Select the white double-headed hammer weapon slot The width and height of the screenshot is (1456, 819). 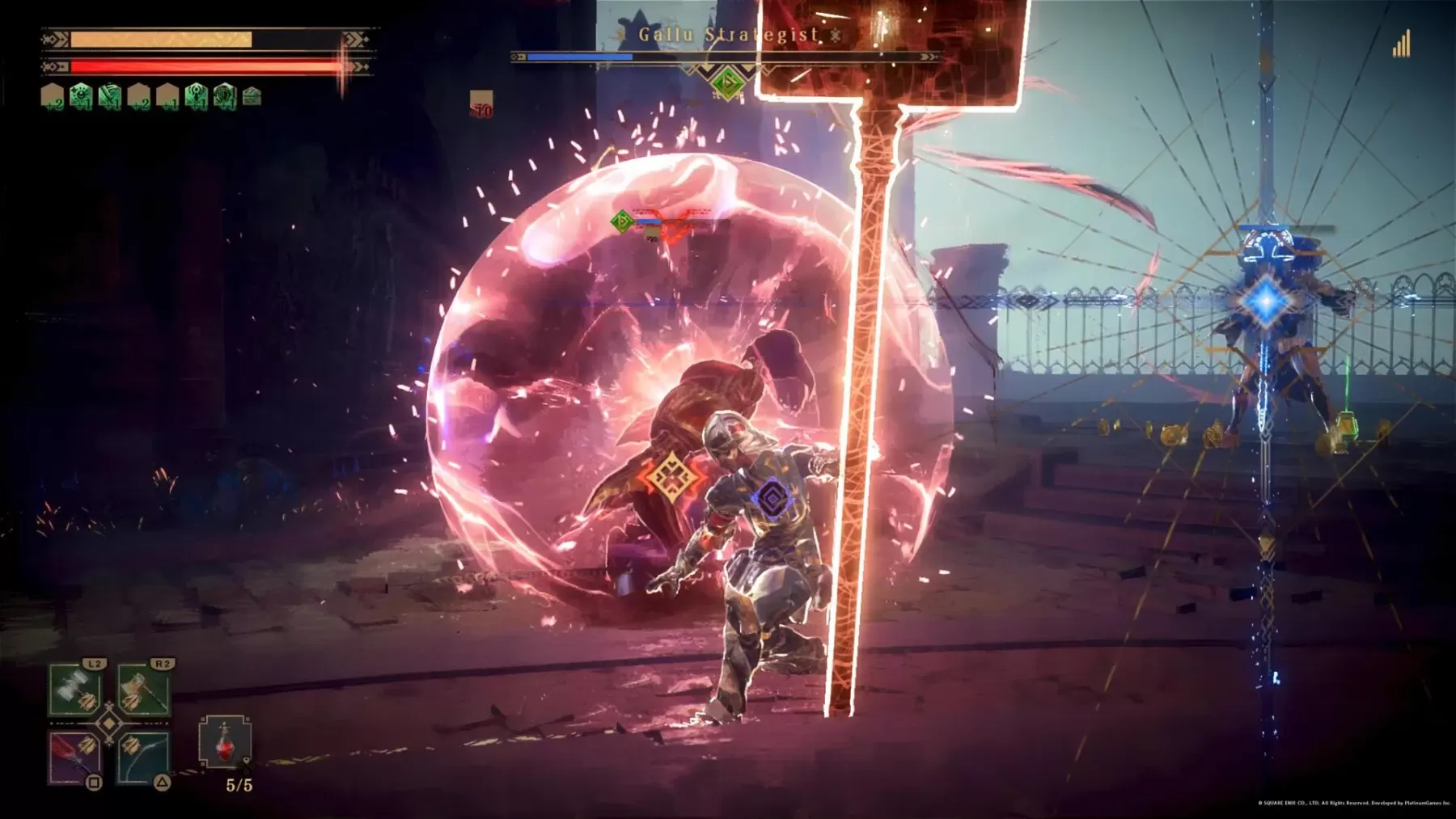[x=75, y=690]
